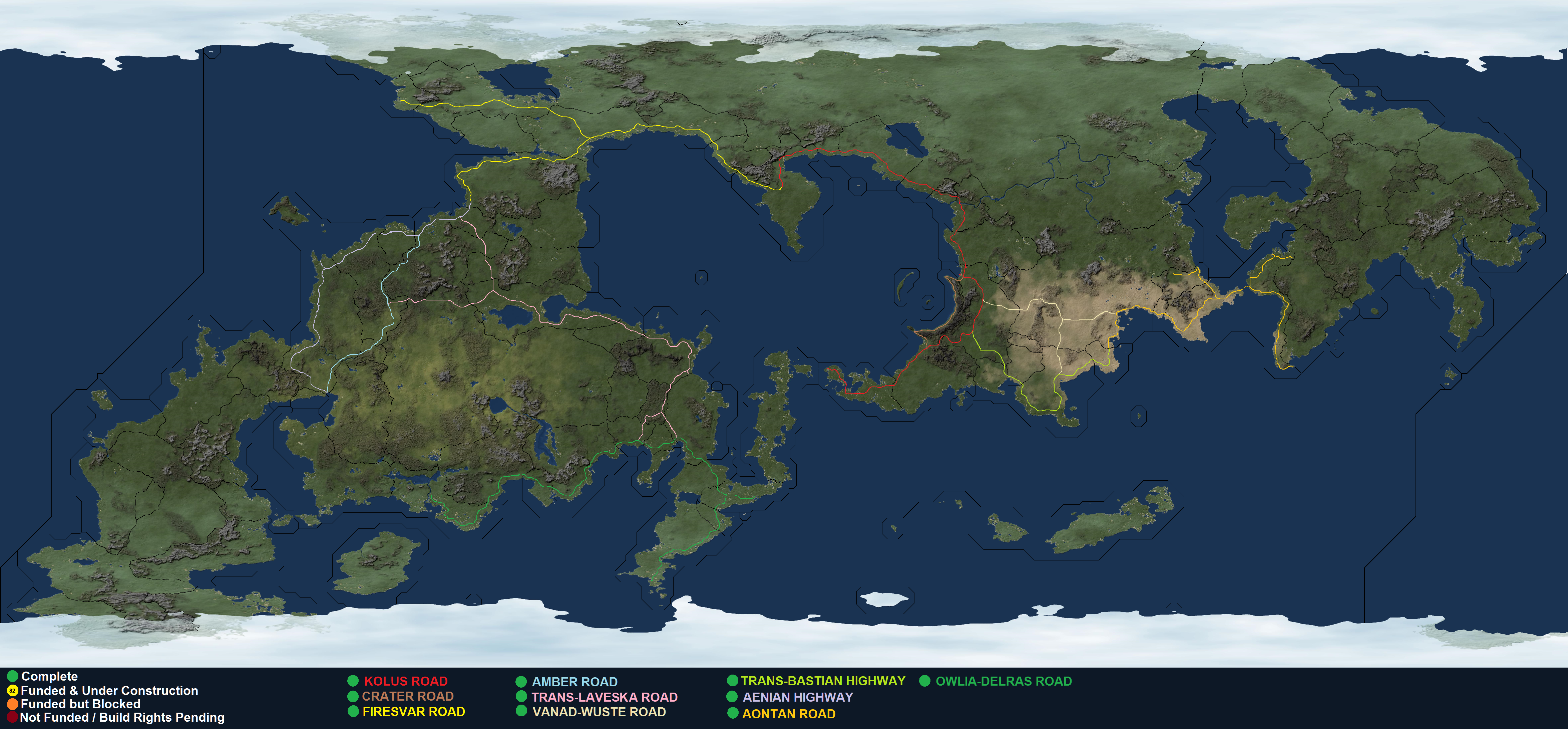Image resolution: width=1568 pixels, height=729 pixels.
Task: Choose the Funded but Blocked status entry
Action: 80,704
